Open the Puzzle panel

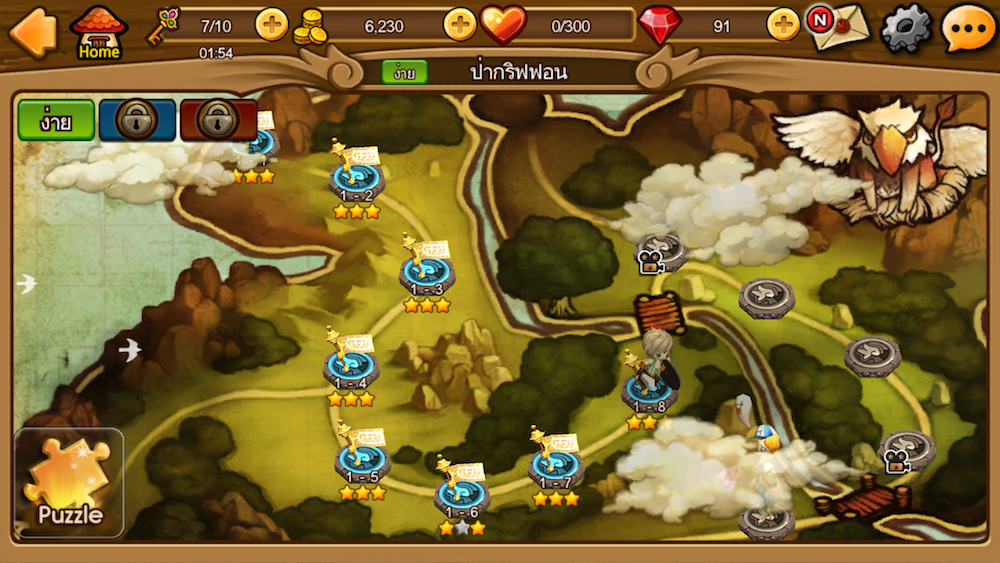click(x=70, y=483)
